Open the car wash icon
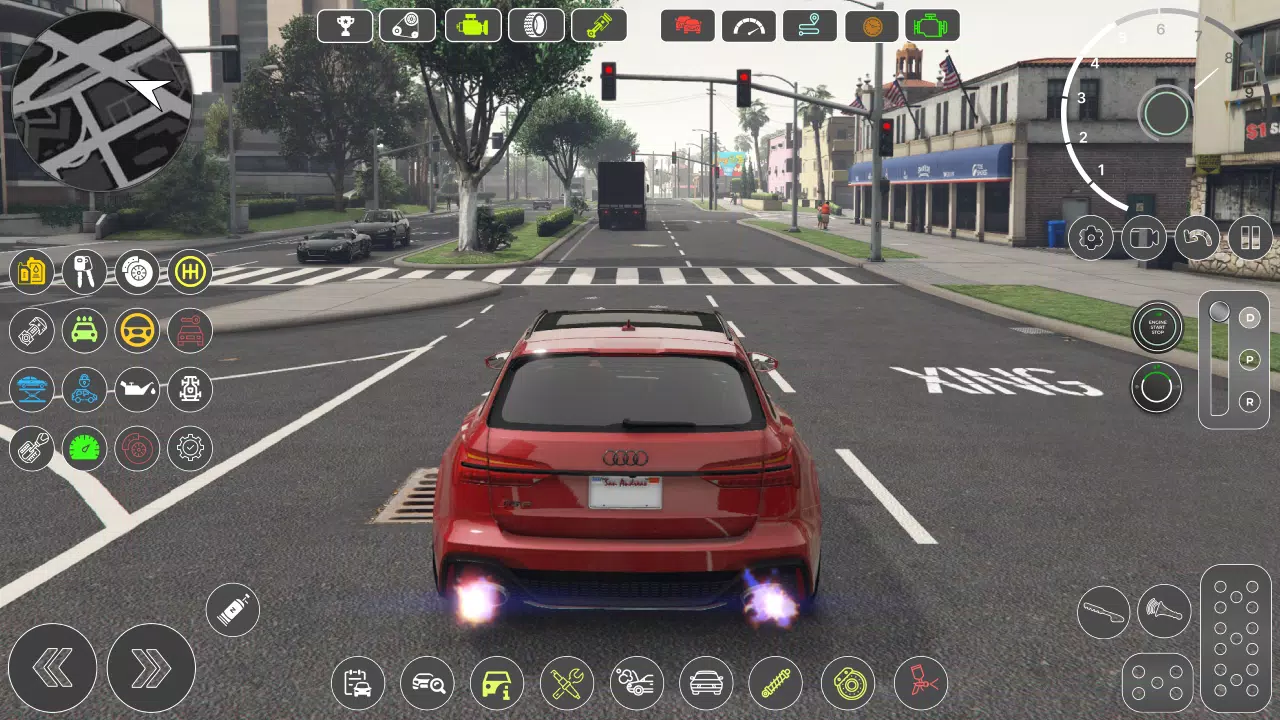Image resolution: width=1280 pixels, height=720 pixels. [x=84, y=331]
